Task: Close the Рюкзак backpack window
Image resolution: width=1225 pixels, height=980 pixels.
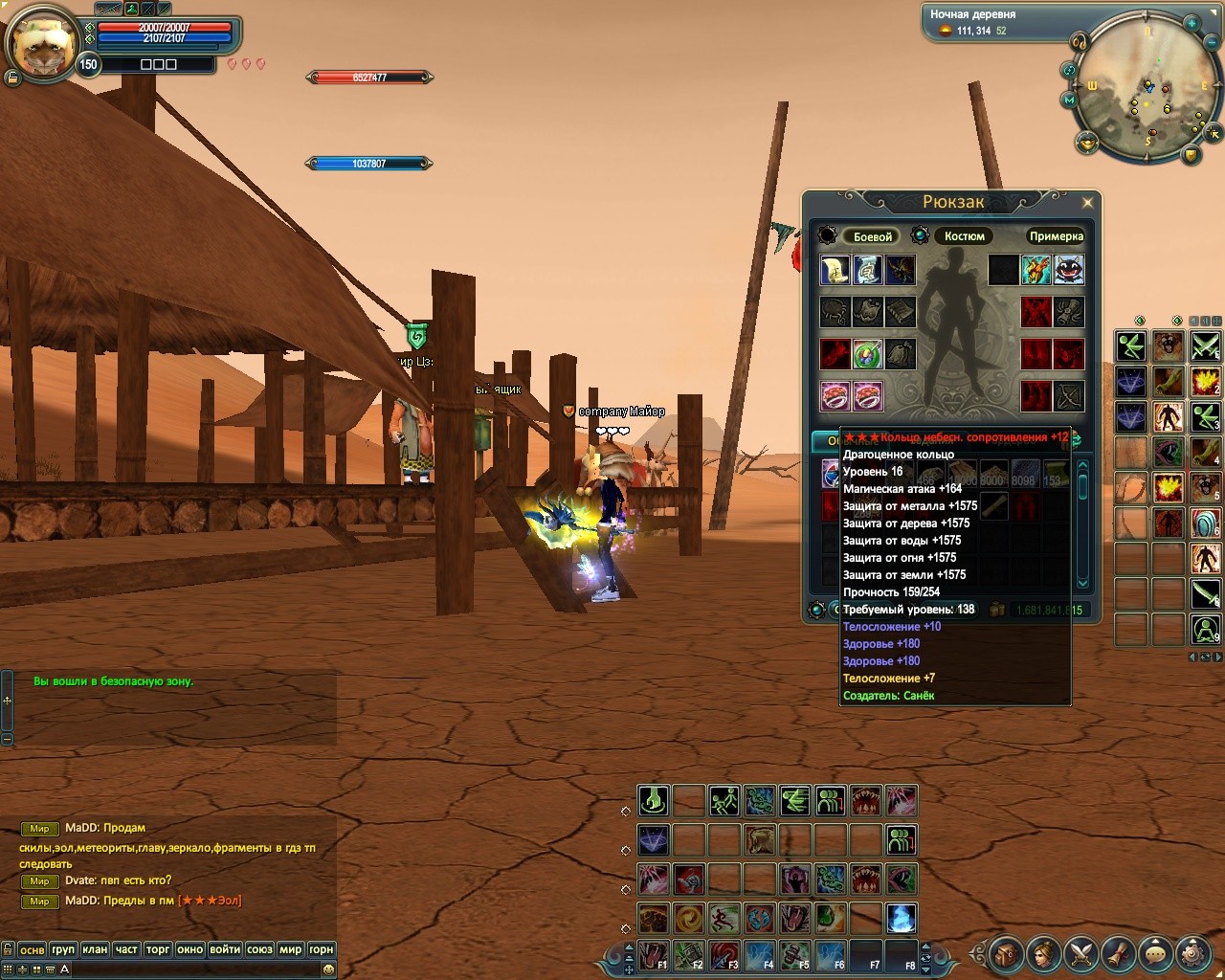Action: (x=1087, y=203)
